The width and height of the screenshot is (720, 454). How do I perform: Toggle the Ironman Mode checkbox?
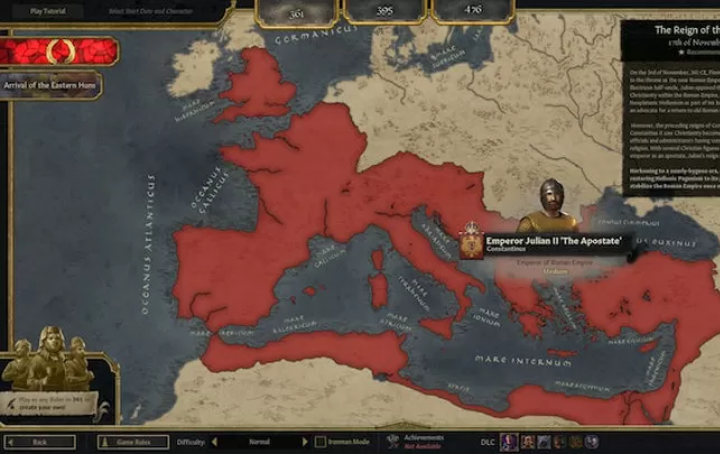click(x=321, y=441)
